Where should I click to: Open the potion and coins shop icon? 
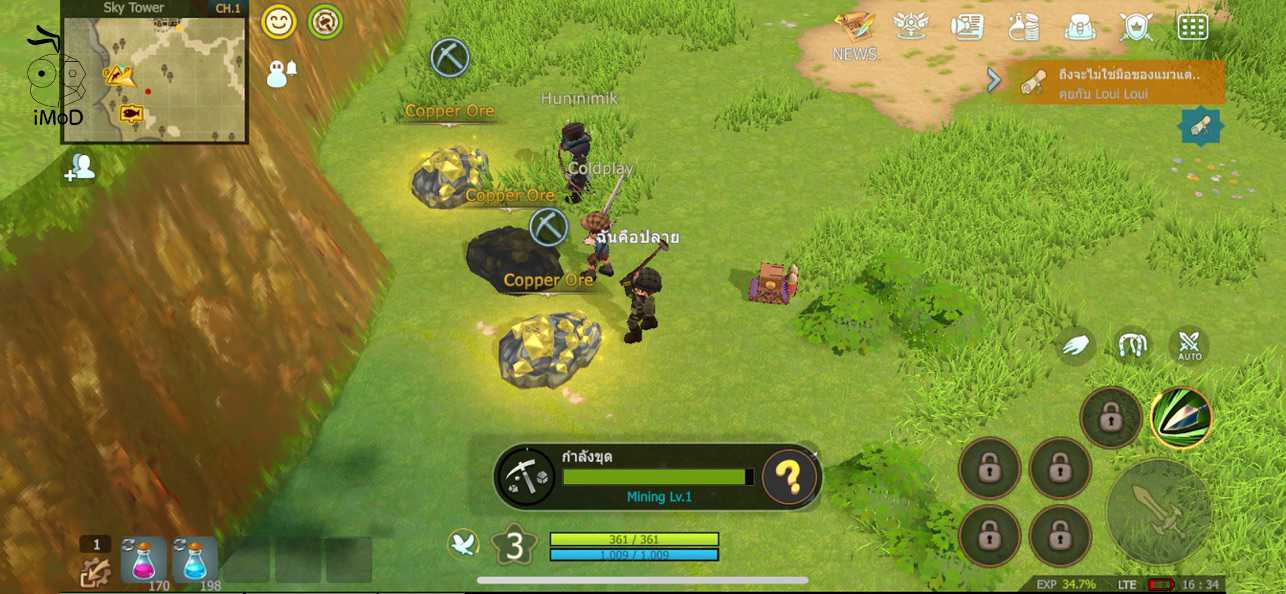click(x=1023, y=27)
